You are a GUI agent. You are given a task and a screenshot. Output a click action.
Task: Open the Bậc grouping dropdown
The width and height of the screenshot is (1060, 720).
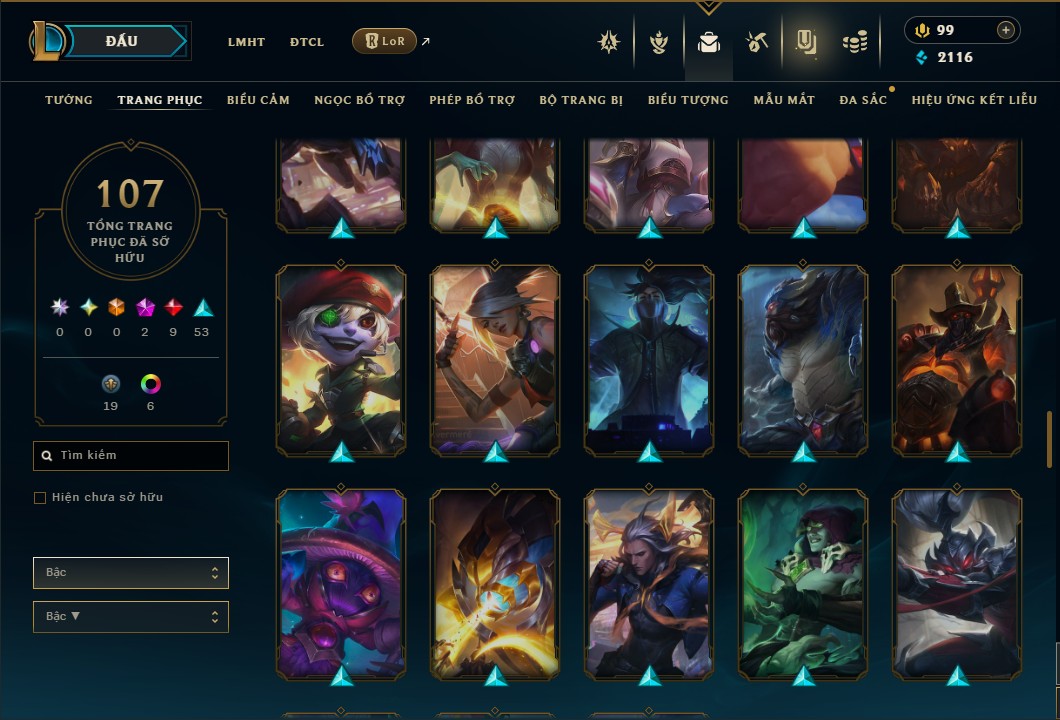pos(131,573)
